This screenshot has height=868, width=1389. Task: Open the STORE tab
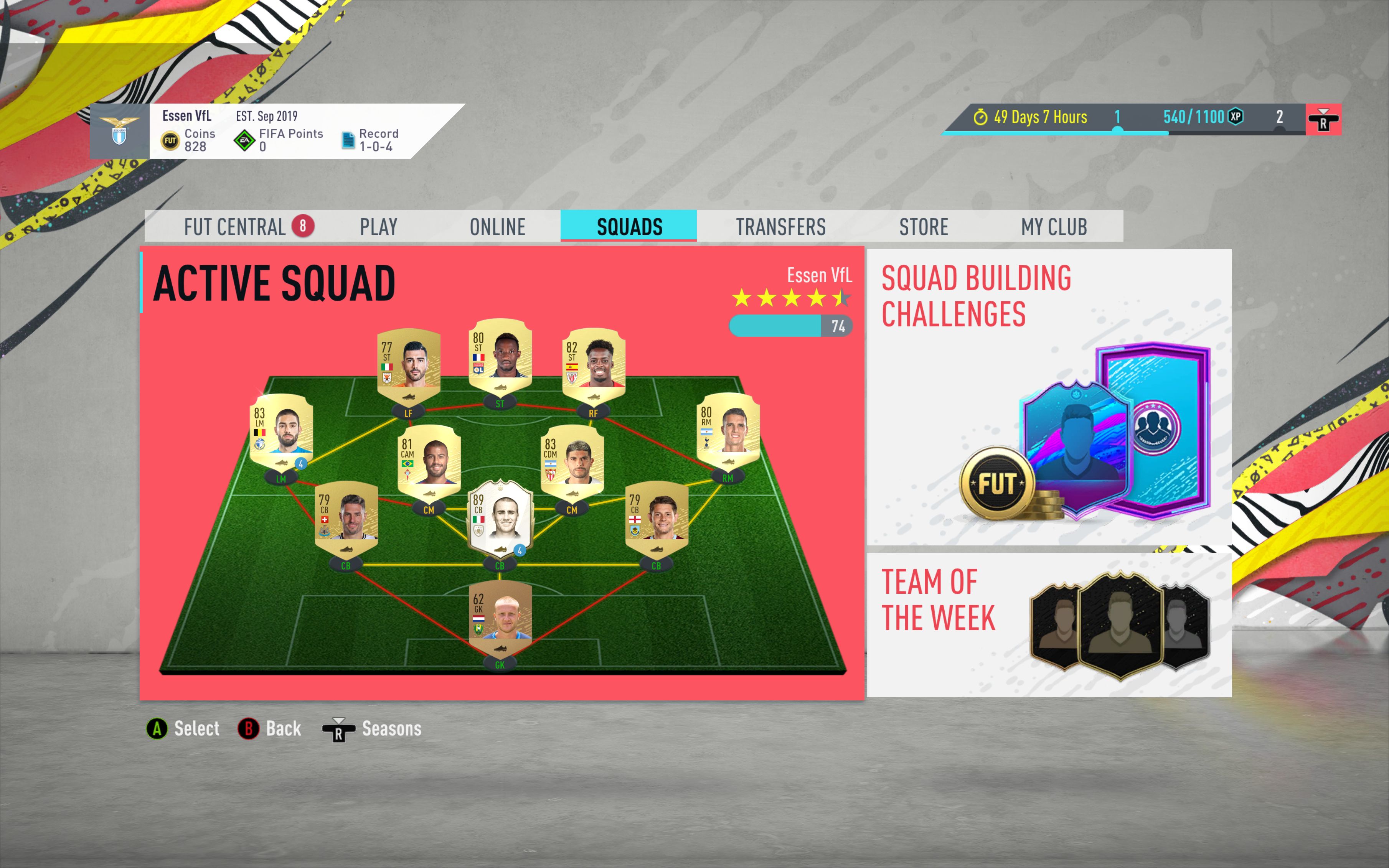[x=923, y=226]
